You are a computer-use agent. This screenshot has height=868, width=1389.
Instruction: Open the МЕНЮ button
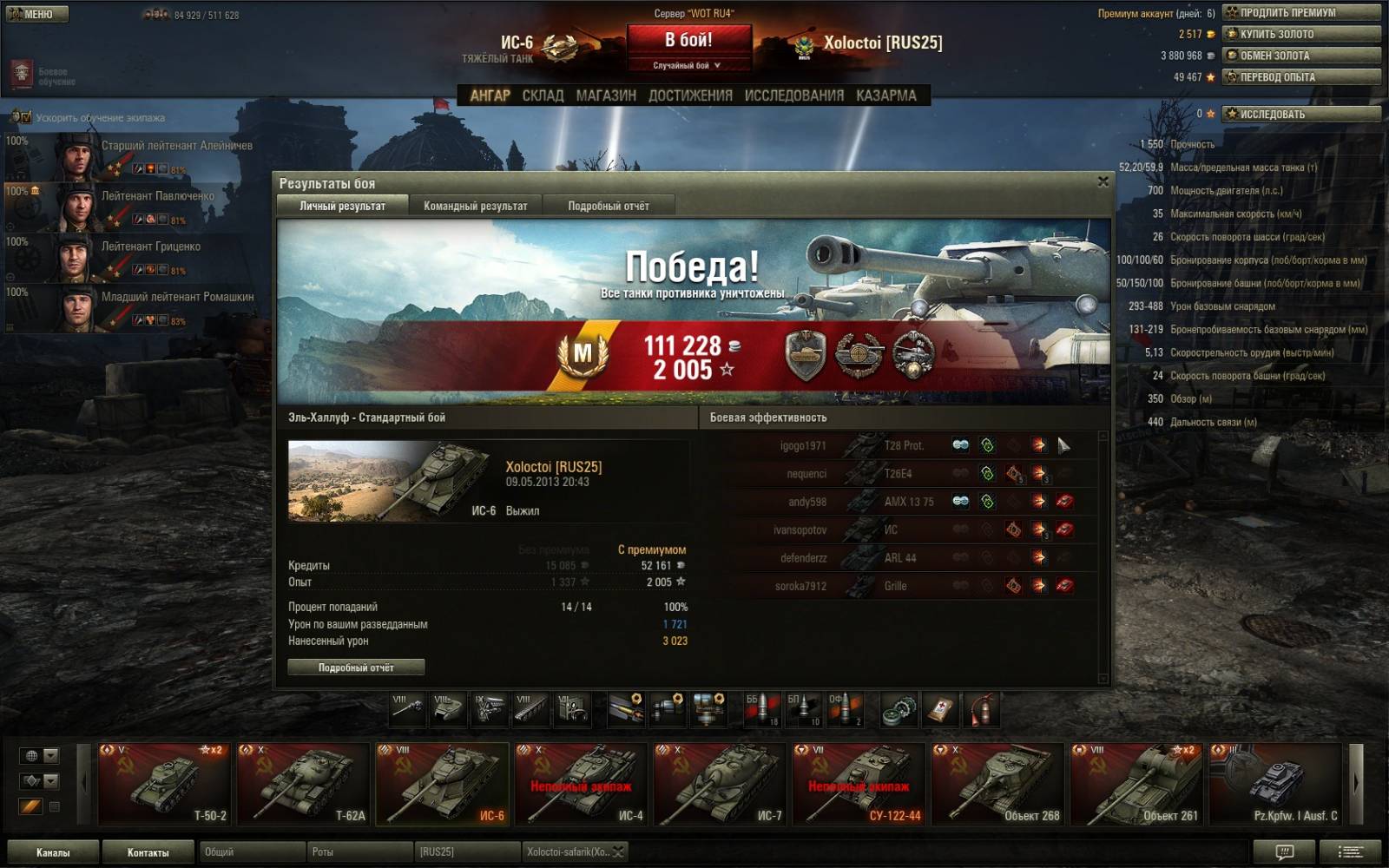[36, 14]
